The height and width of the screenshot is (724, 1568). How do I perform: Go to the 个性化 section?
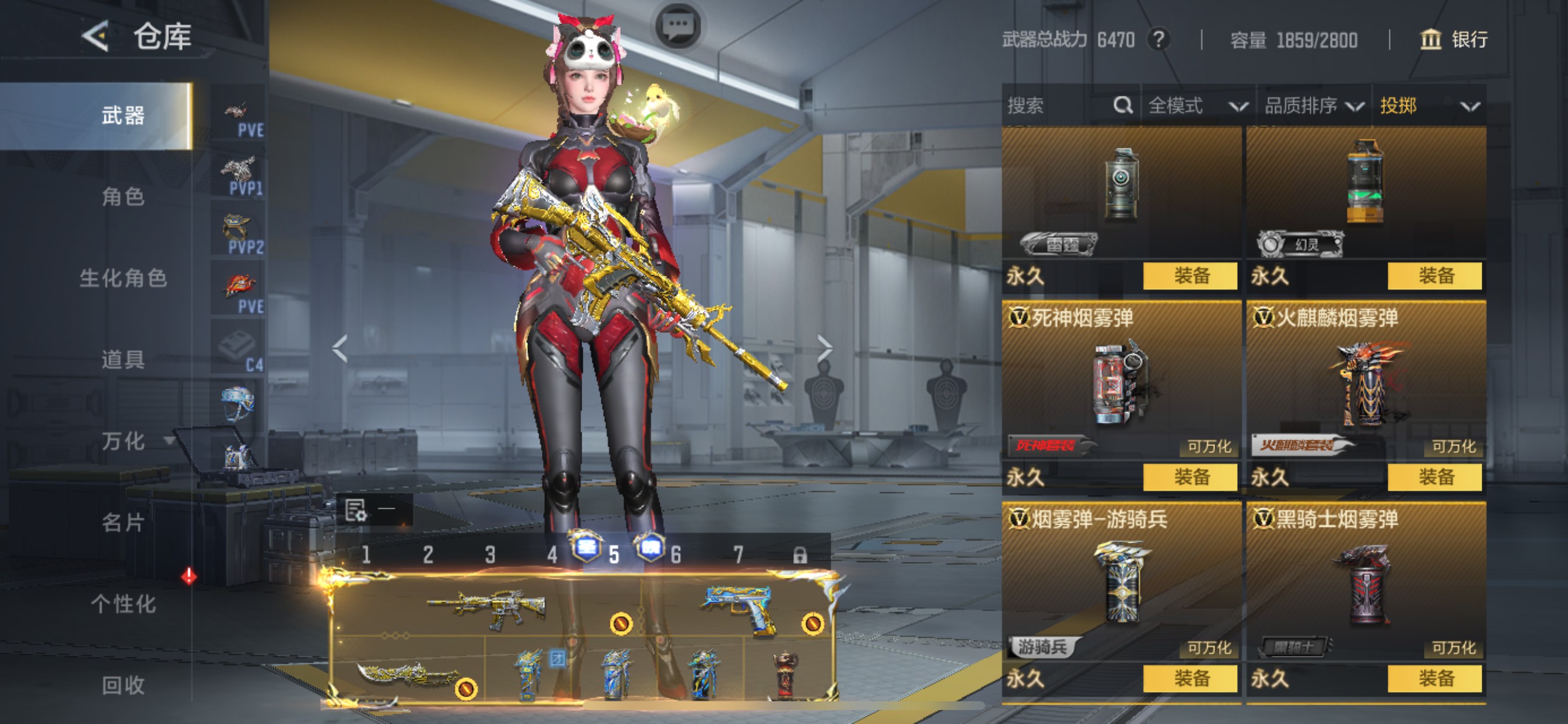pos(123,603)
